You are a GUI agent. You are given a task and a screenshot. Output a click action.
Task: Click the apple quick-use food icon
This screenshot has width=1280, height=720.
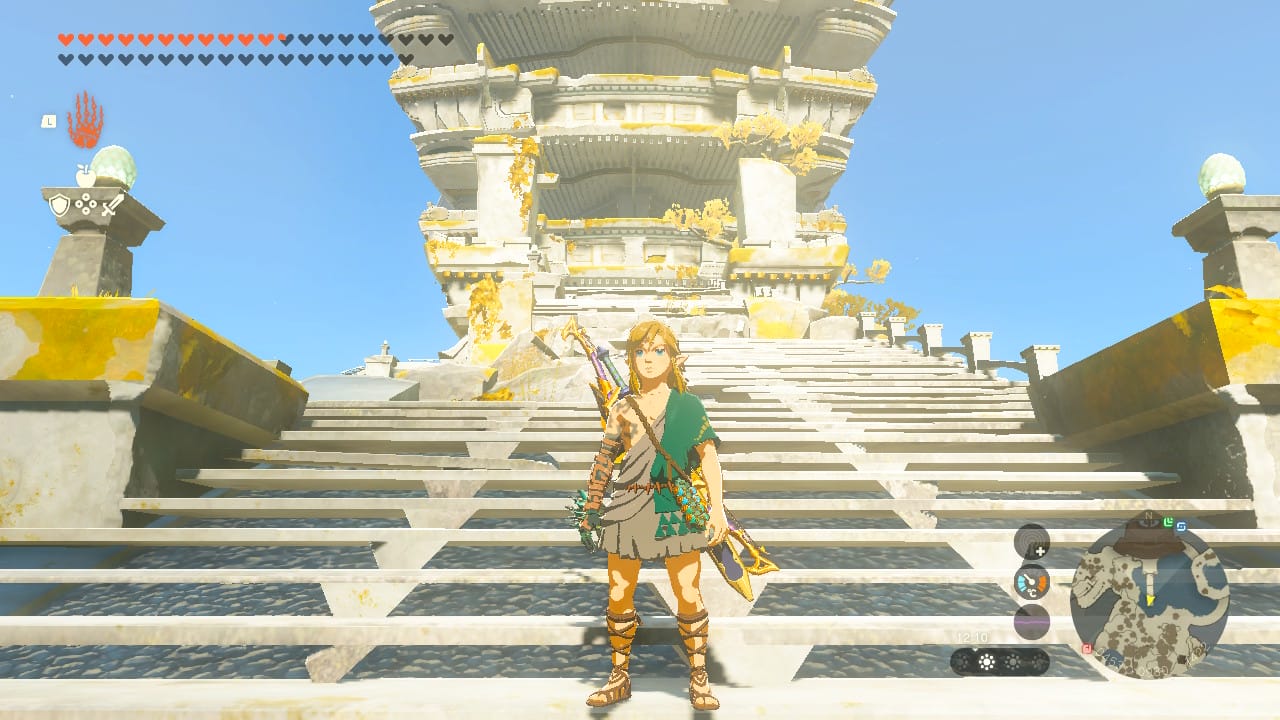85,174
